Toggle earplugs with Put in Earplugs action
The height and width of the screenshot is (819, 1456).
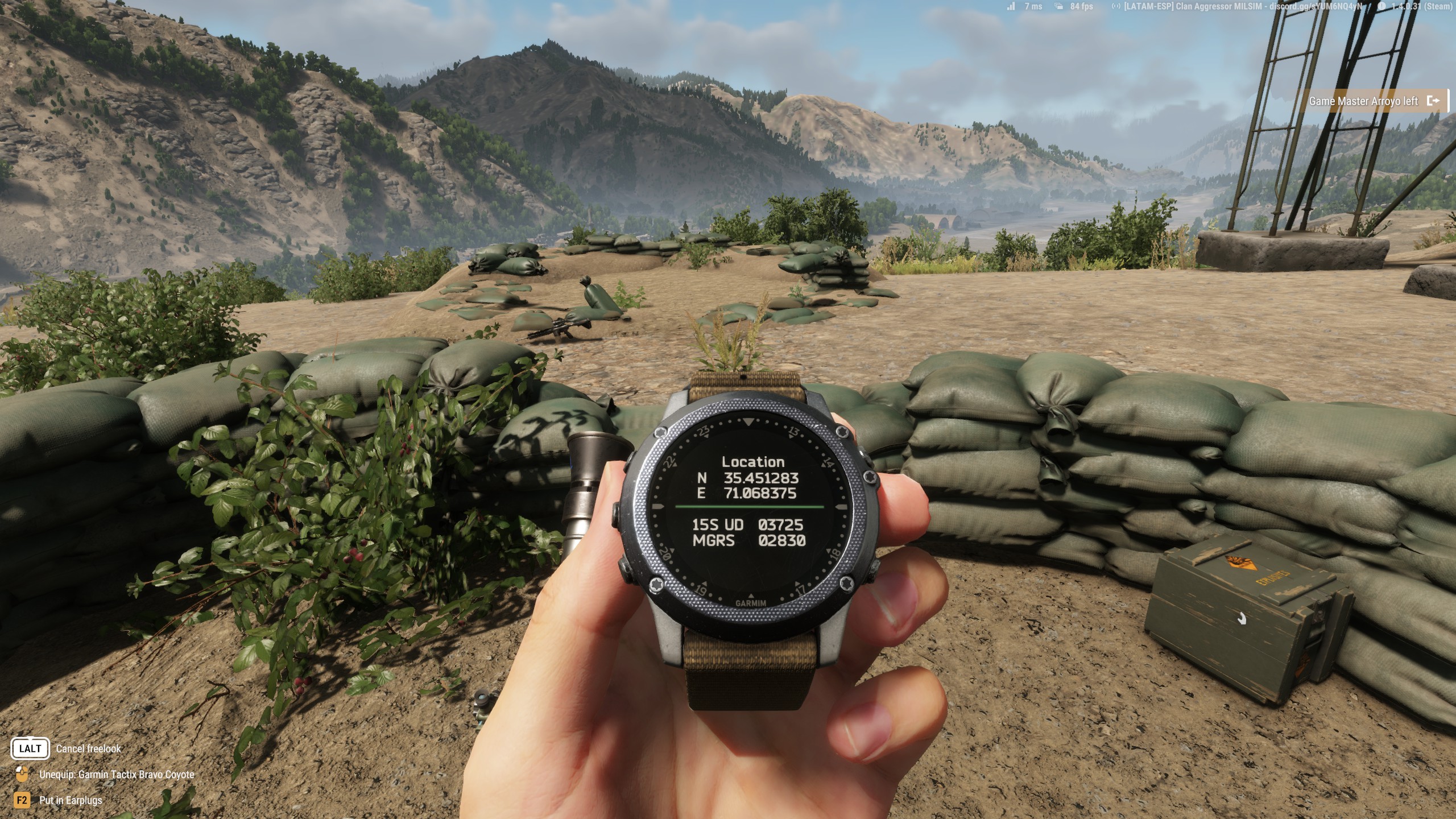pyautogui.click(x=72, y=800)
